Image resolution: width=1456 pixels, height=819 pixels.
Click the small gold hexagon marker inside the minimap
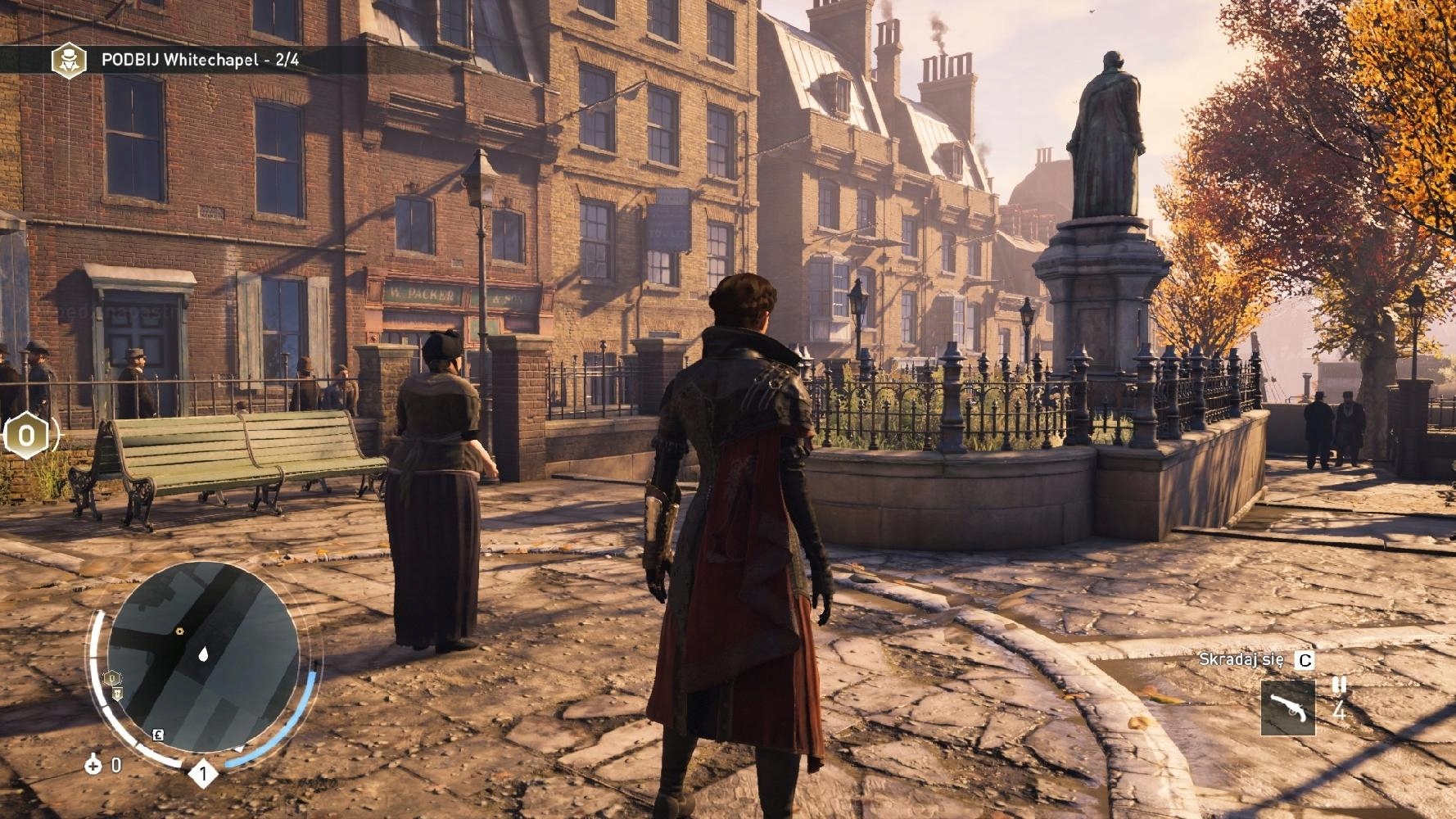point(179,631)
